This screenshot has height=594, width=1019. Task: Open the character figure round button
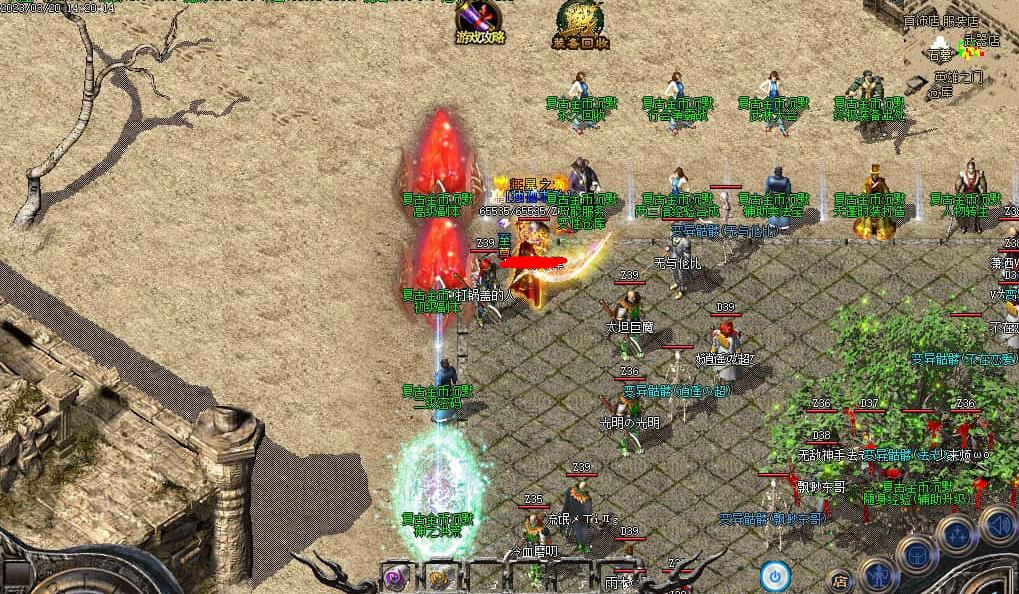tap(878, 573)
